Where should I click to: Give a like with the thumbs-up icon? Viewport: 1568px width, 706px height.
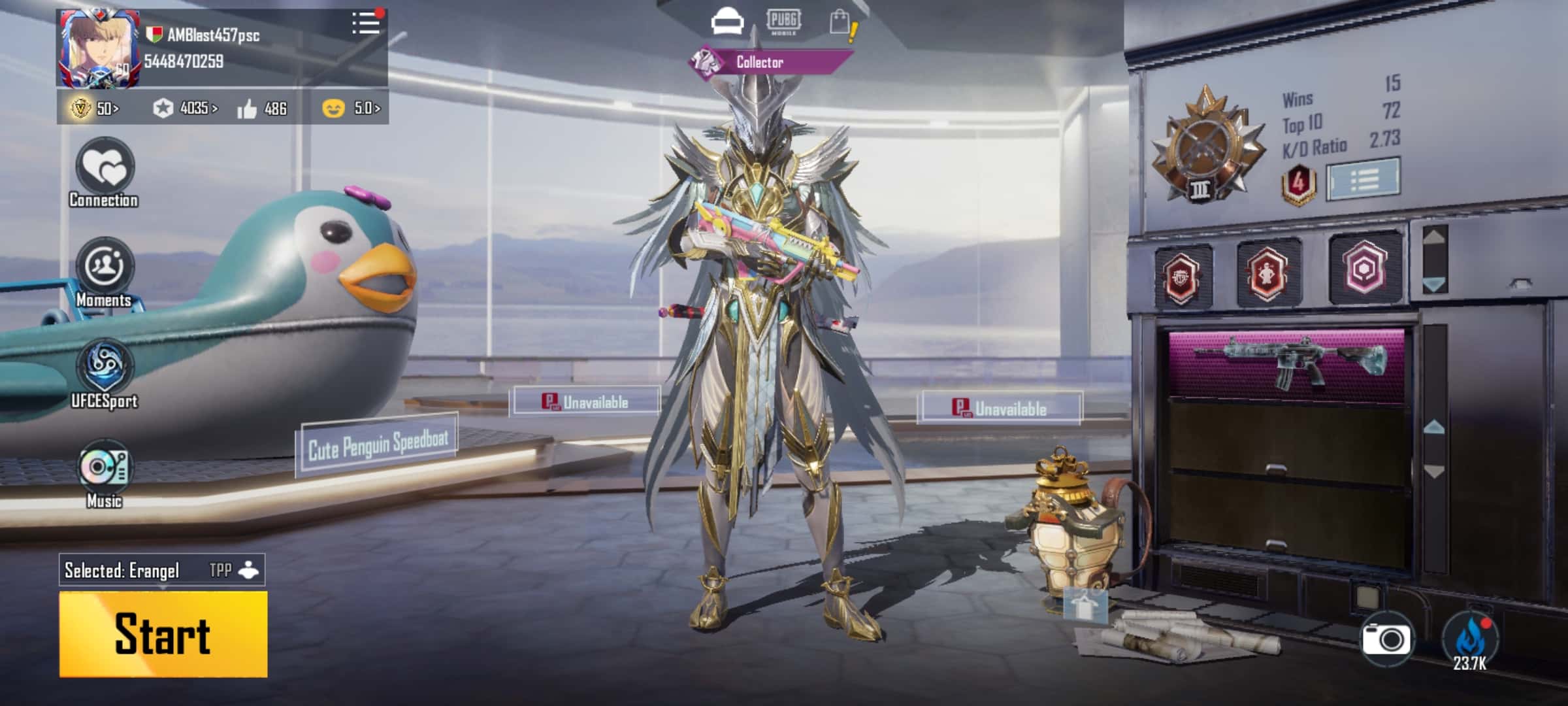(x=247, y=109)
